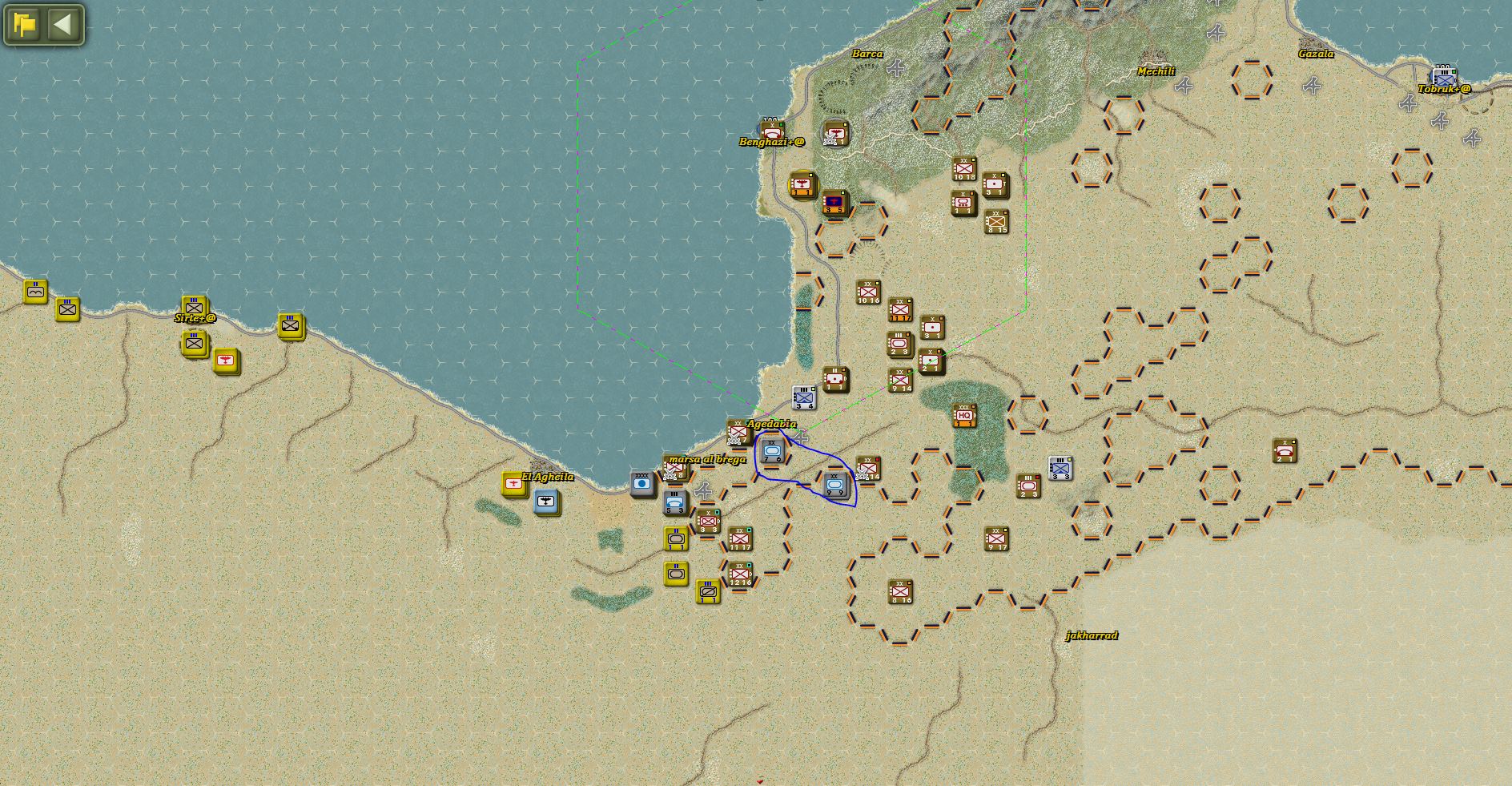Select the air unit counter below El Agheila
1512x786 pixels.
pyautogui.click(x=546, y=502)
